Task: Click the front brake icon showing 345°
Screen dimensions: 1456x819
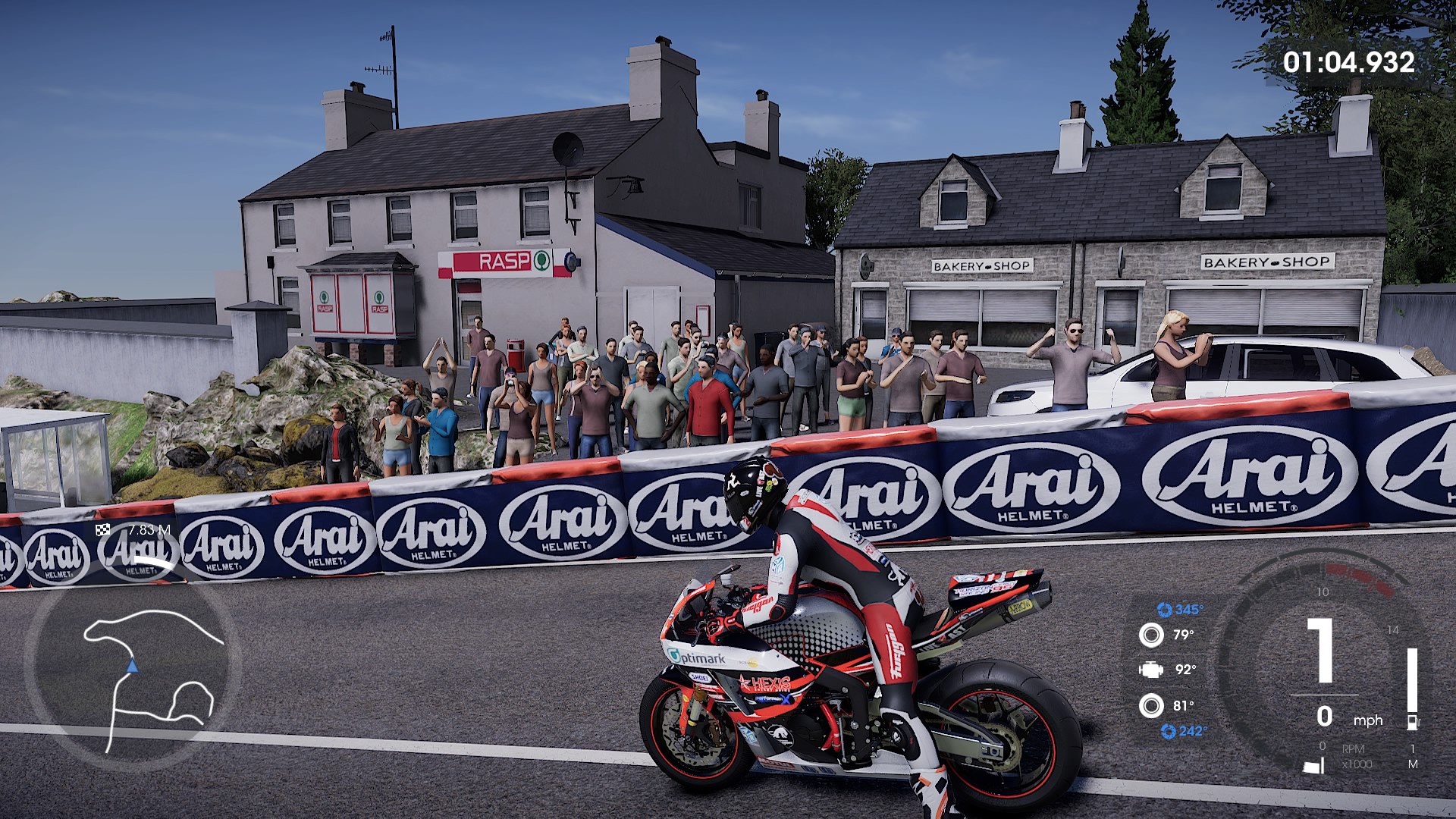Action: pyautogui.click(x=1164, y=610)
